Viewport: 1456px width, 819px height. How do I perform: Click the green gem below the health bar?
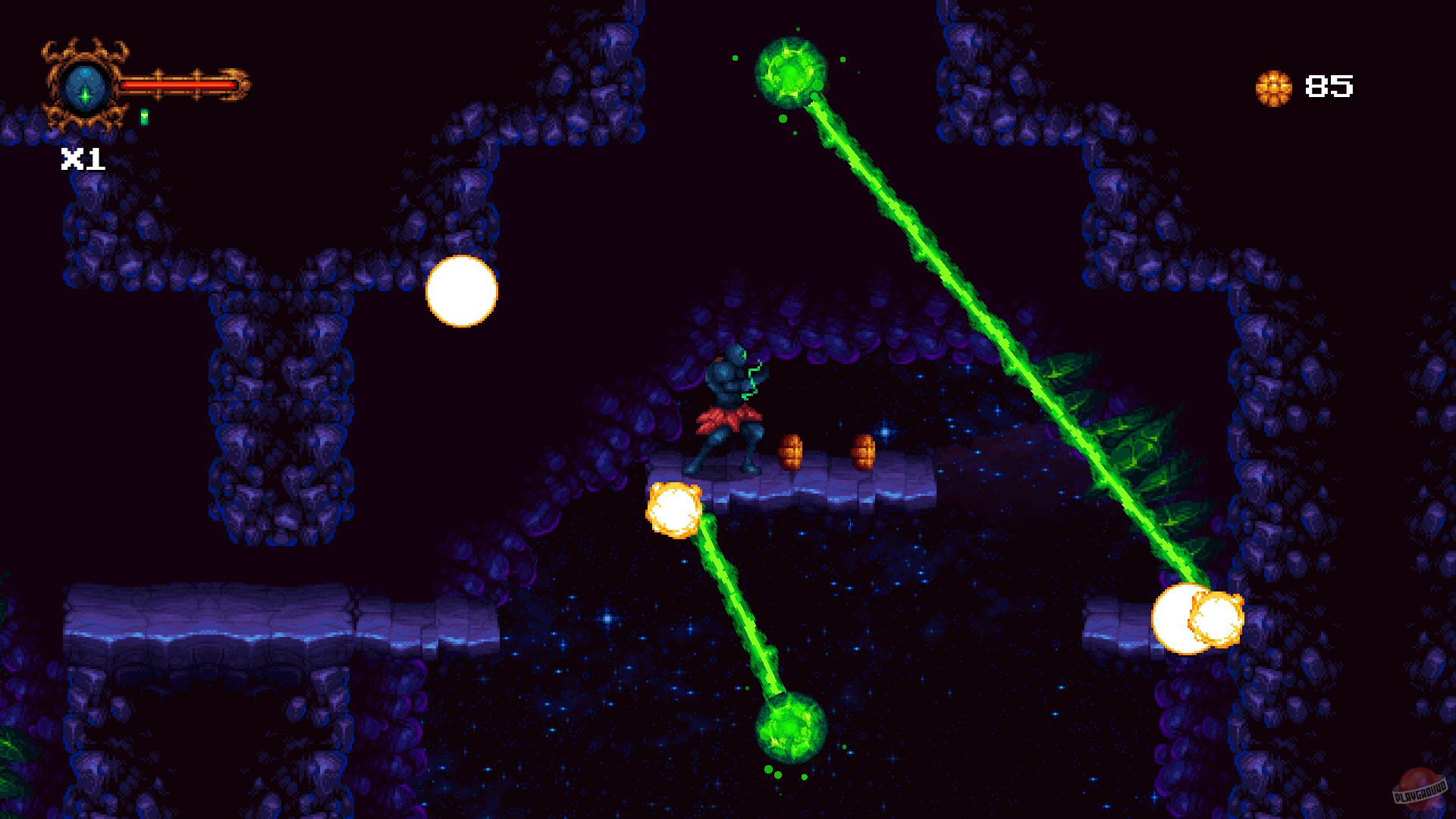(145, 116)
